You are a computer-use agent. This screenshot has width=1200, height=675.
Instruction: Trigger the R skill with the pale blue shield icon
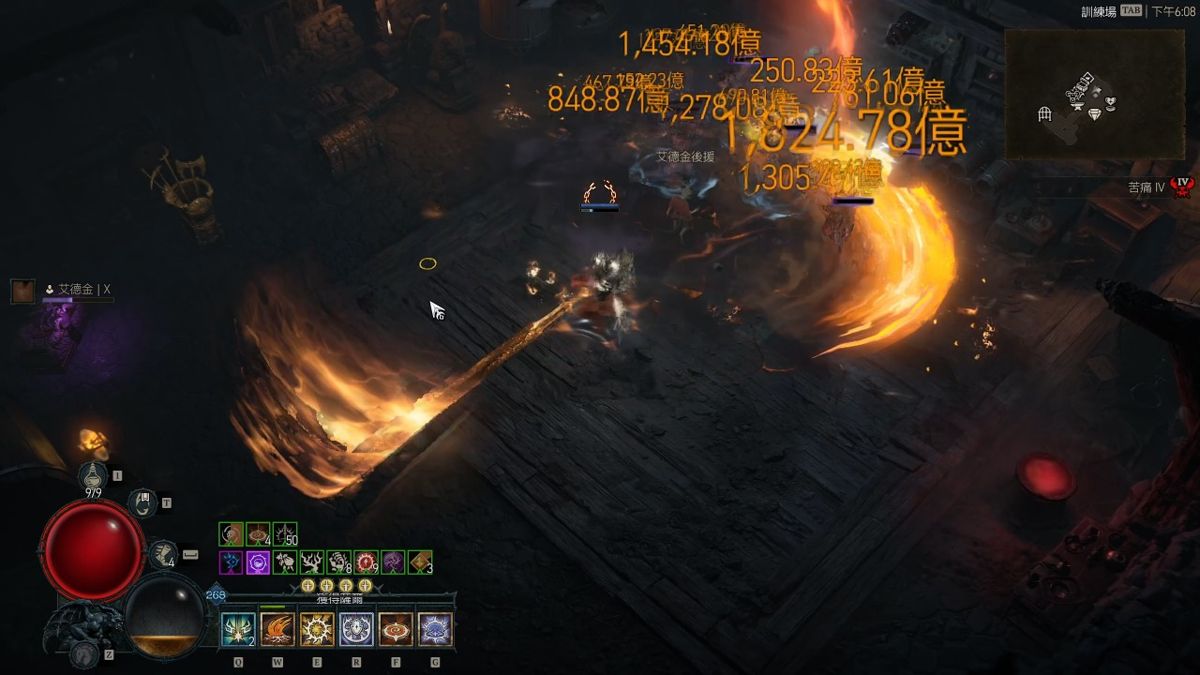[x=357, y=629]
